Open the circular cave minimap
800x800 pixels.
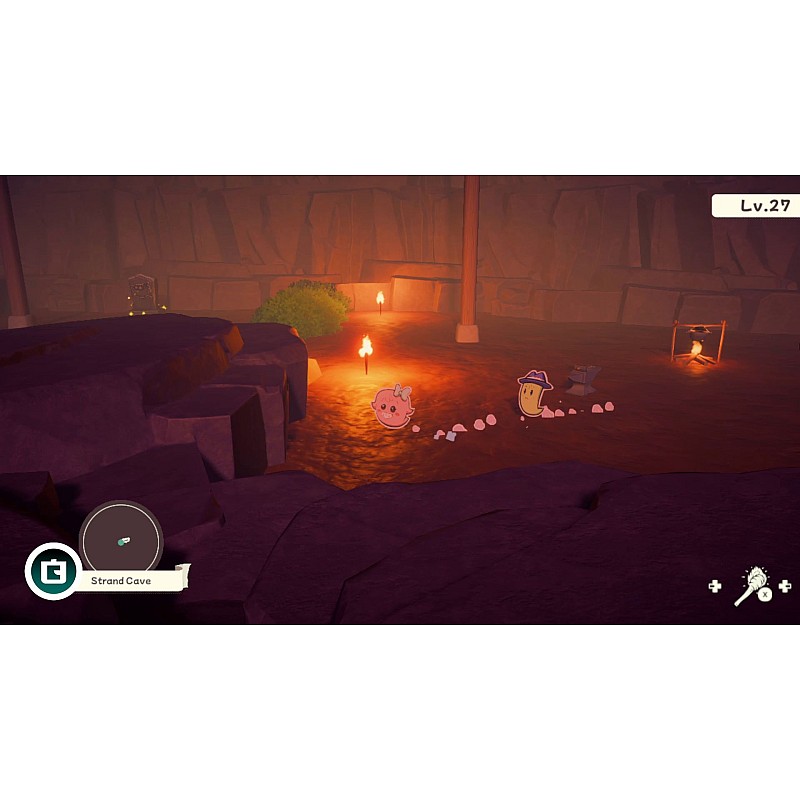tap(121, 541)
